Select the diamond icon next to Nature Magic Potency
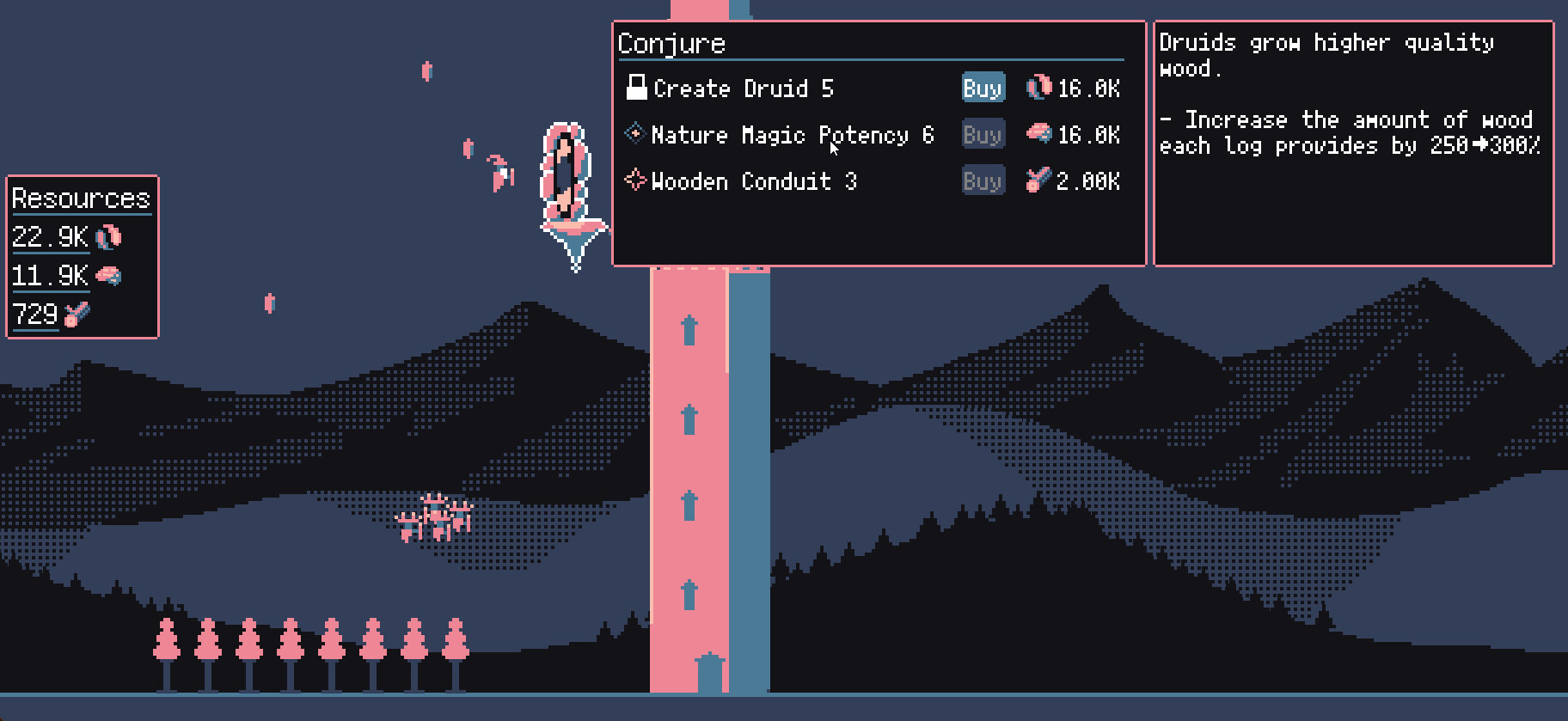Screen dimensions: 1568x721 [636, 134]
